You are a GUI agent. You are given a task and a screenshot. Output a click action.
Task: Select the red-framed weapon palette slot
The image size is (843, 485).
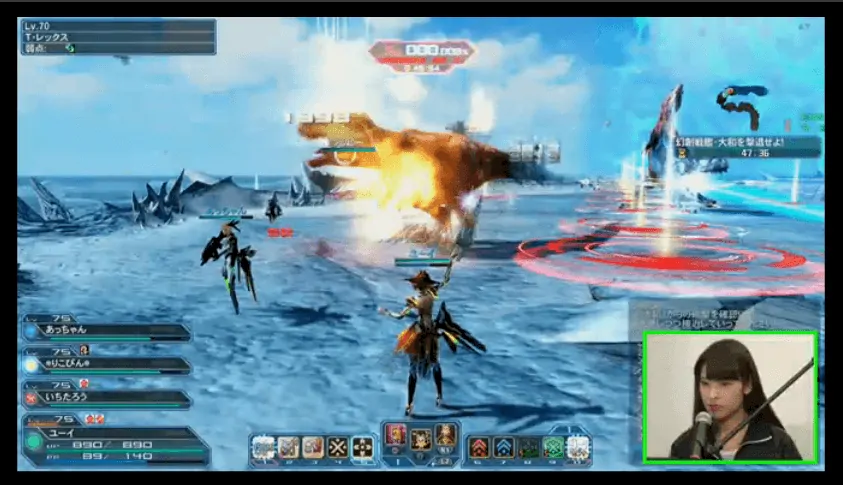tap(396, 437)
